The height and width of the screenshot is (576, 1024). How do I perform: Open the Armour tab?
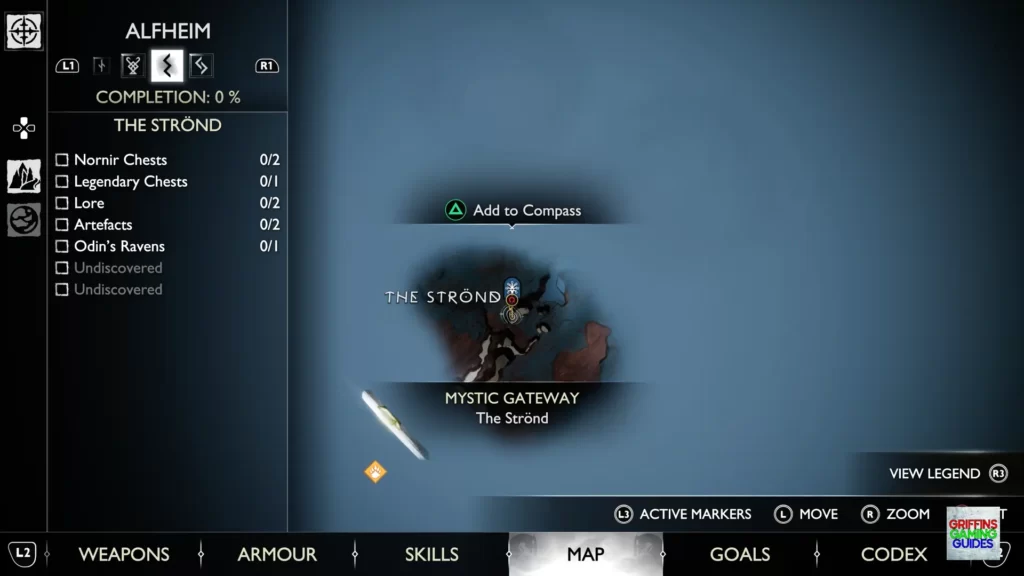(x=277, y=554)
